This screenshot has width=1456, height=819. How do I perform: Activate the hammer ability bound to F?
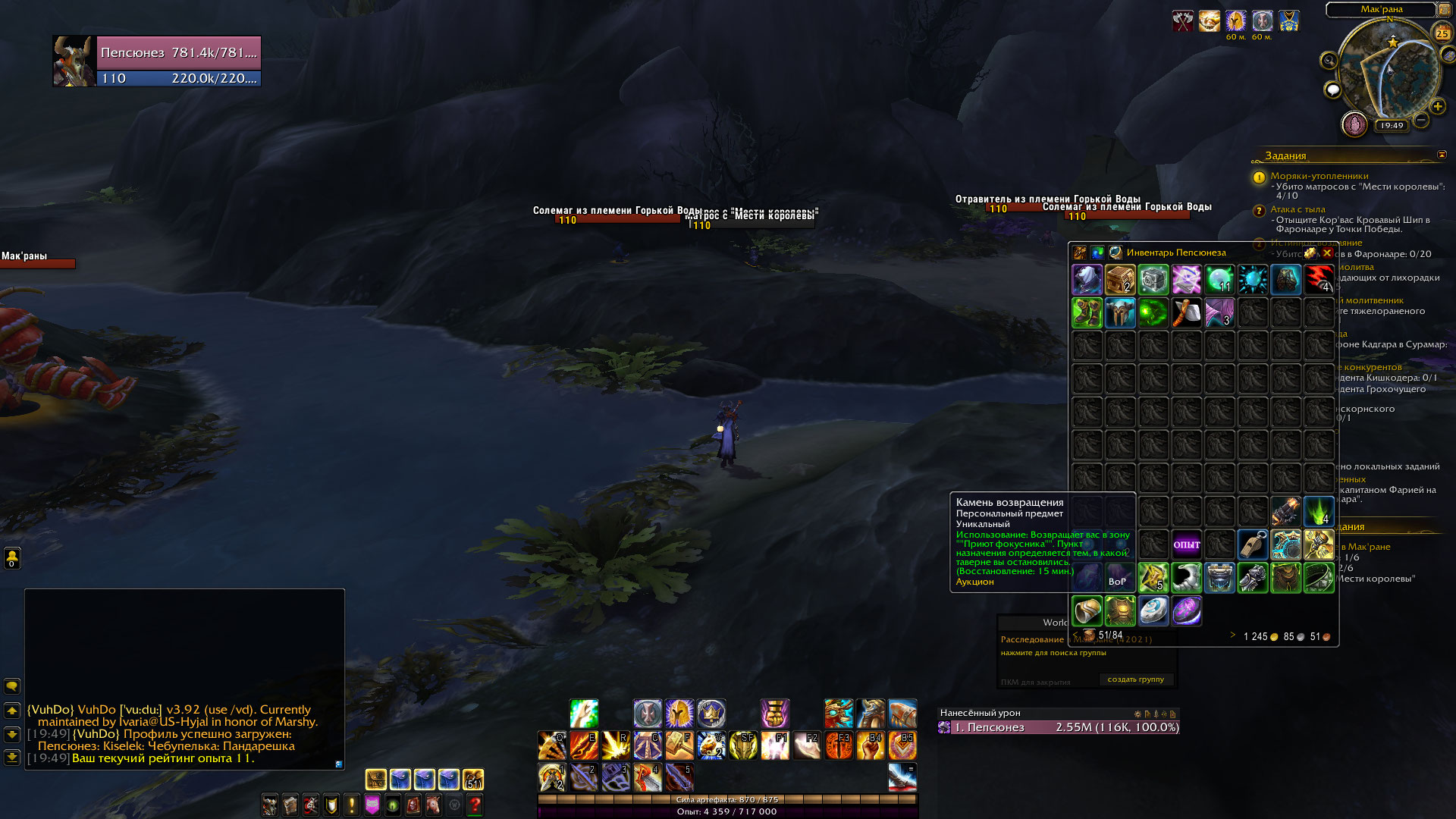click(679, 746)
